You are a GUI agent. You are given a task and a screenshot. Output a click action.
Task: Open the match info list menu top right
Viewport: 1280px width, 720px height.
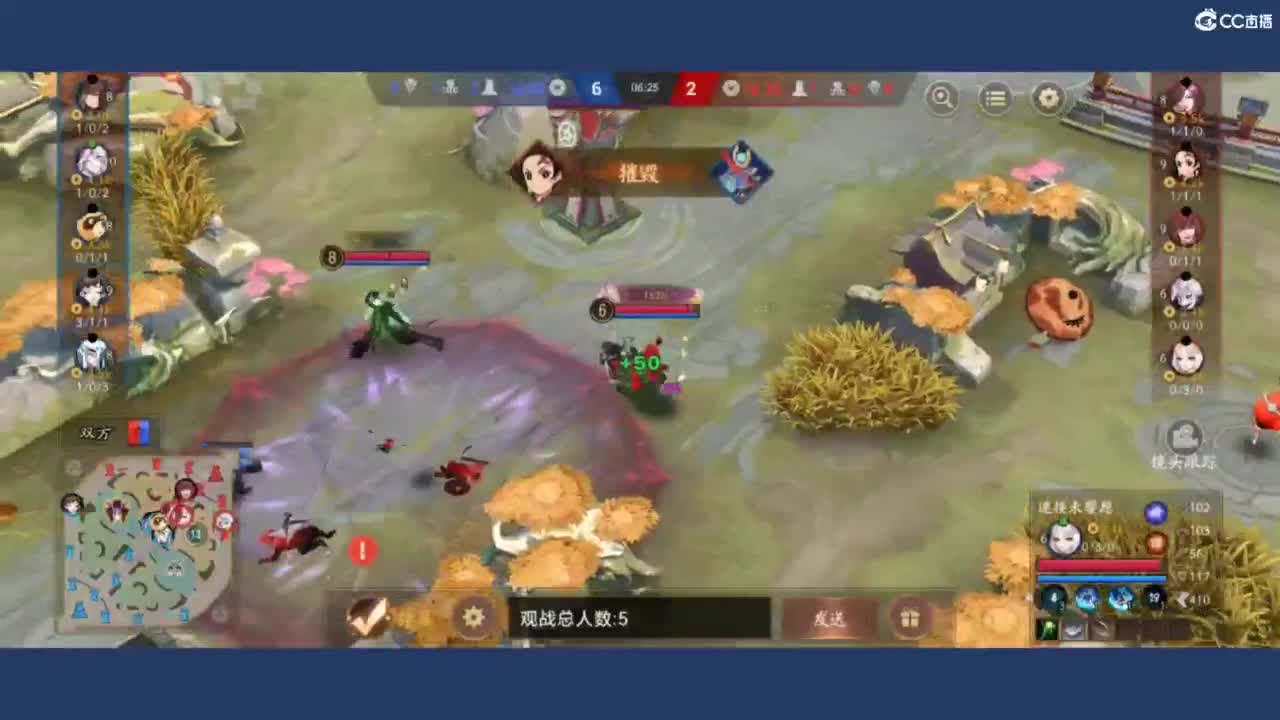tap(994, 98)
